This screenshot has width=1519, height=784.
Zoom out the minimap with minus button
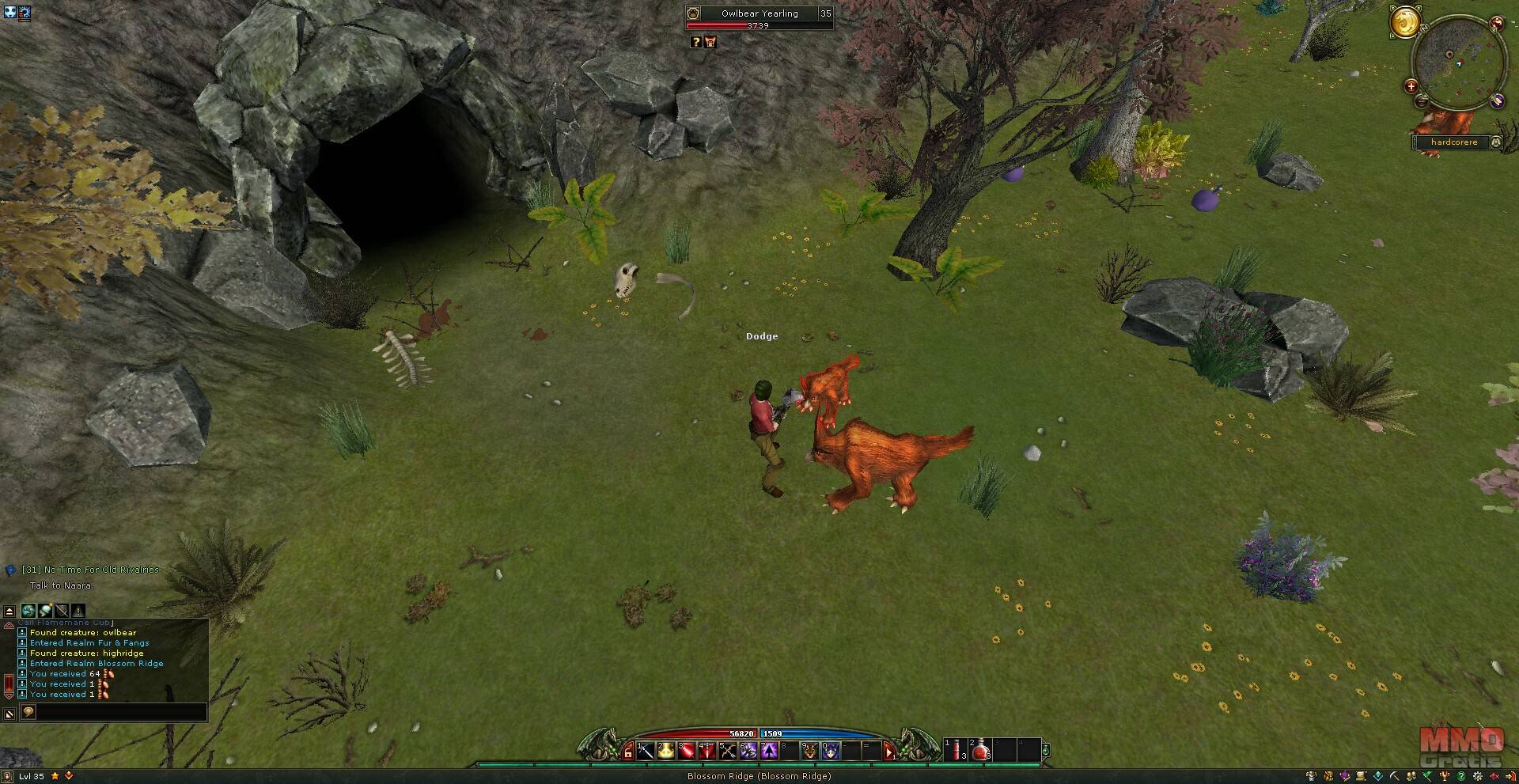(x=1422, y=101)
